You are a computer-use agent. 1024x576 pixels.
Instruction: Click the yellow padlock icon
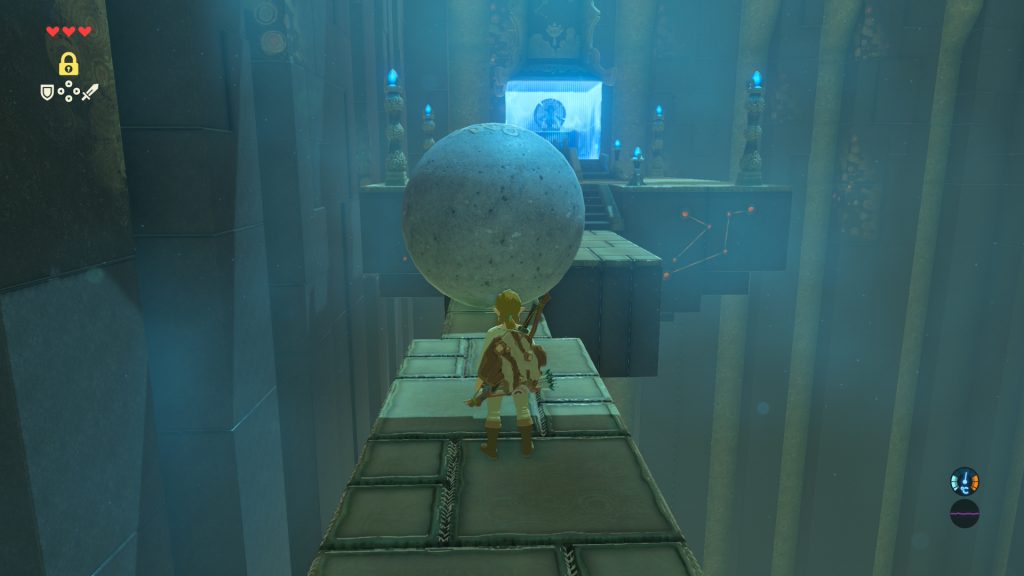click(x=68, y=64)
